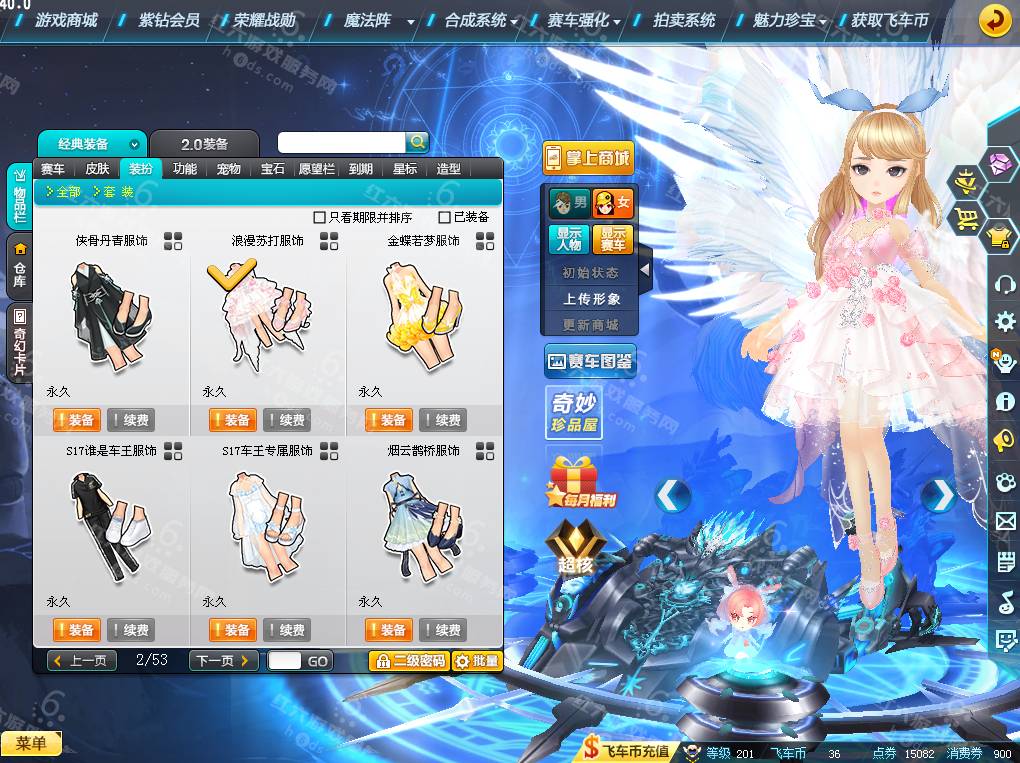Open the 仓库 warehouse side tab
The image size is (1020, 763).
(20, 265)
